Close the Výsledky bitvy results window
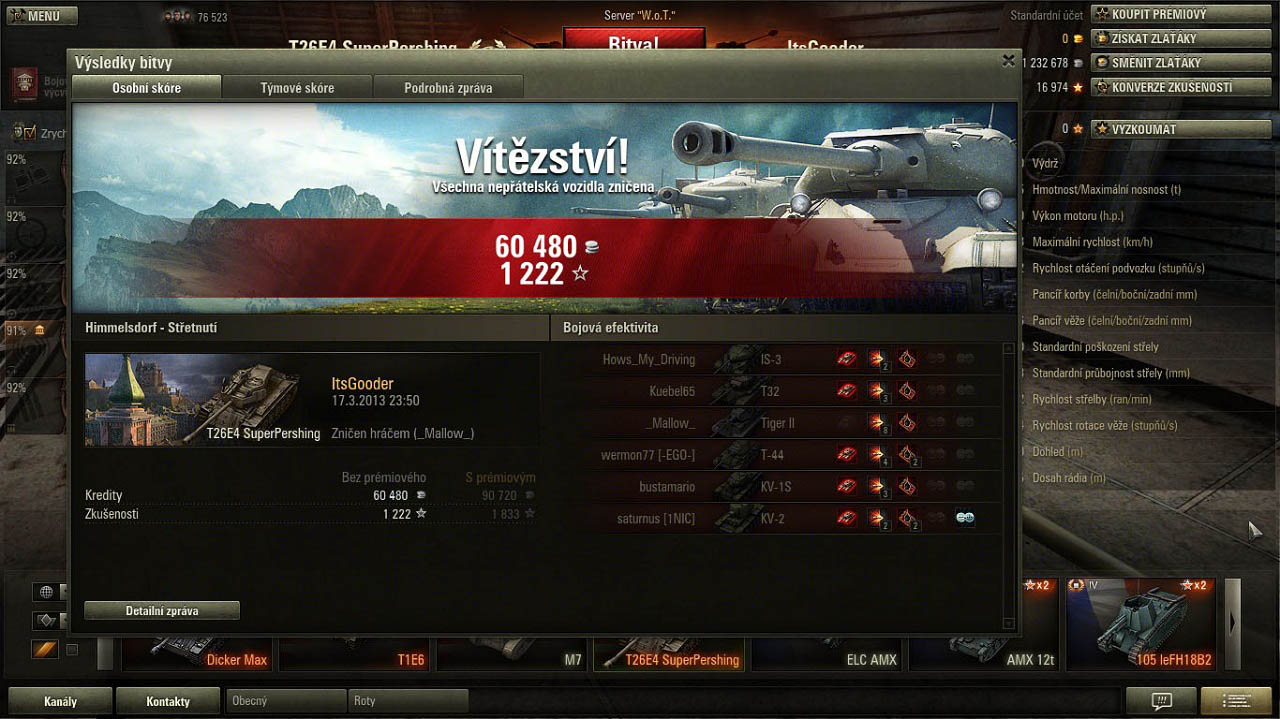 pyautogui.click(x=1008, y=61)
